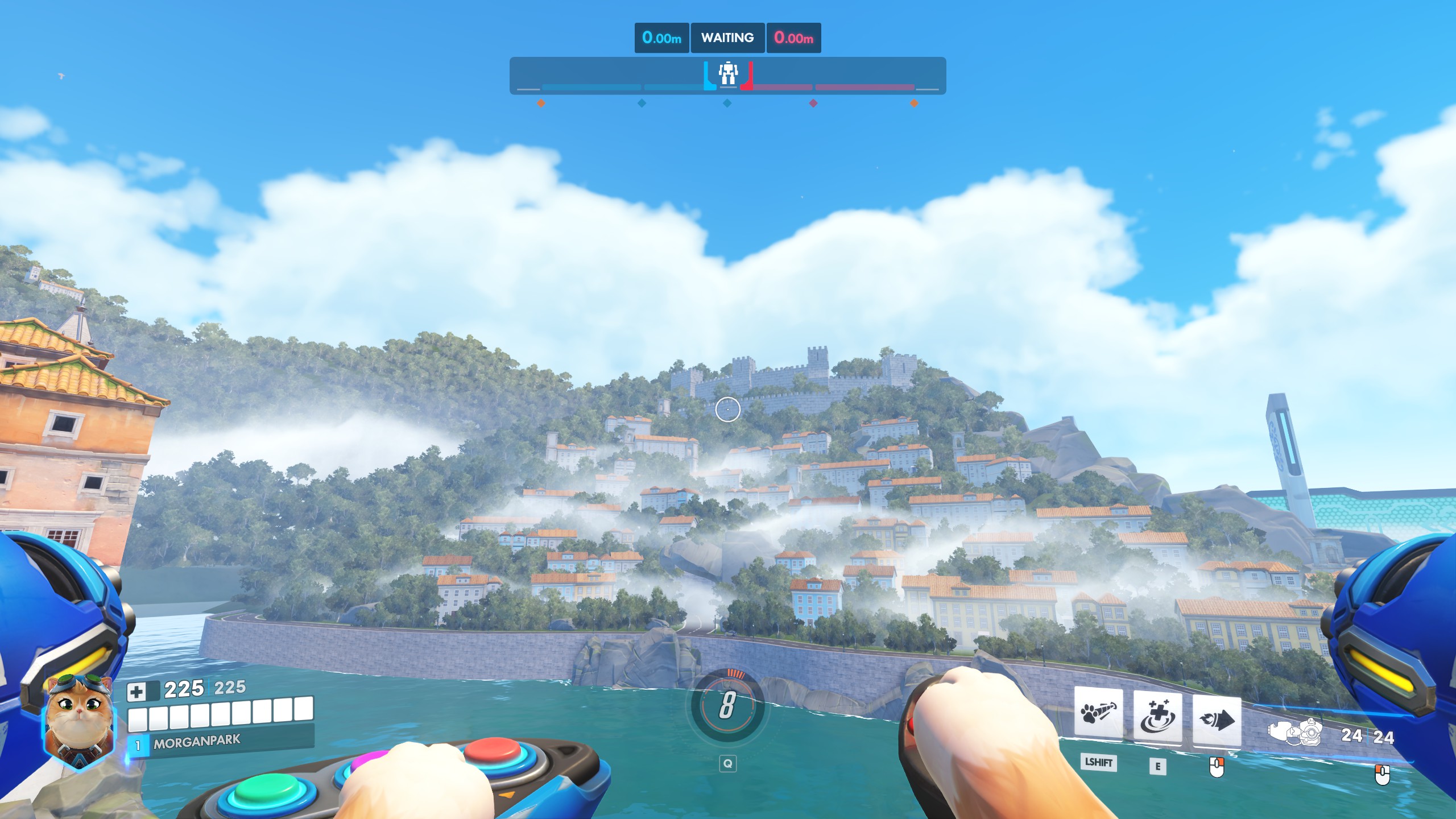Click the blue 0.00m distance counter
1456x819 pixels.
point(661,38)
